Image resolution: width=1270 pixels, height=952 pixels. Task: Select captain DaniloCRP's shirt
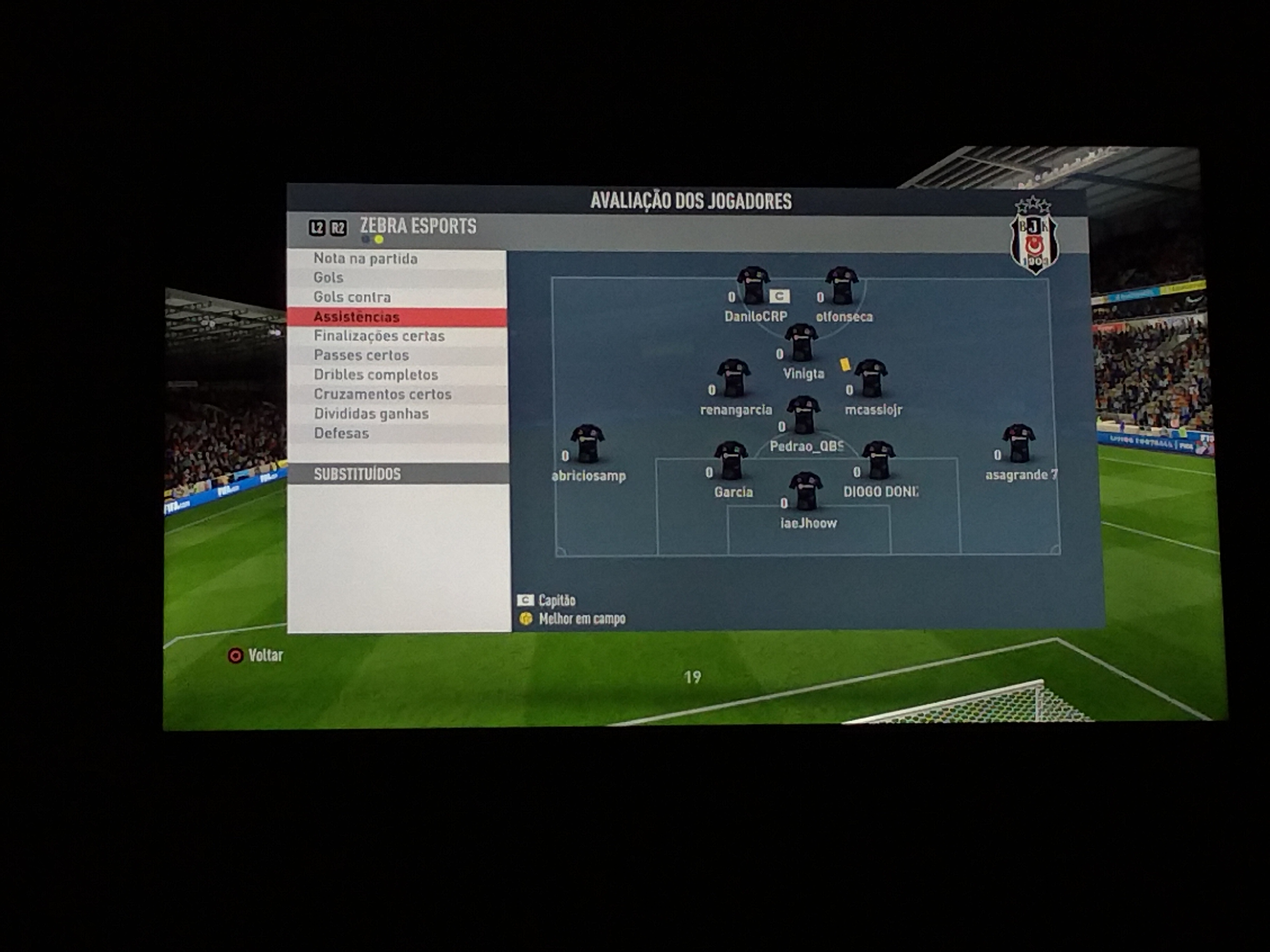pos(753,285)
